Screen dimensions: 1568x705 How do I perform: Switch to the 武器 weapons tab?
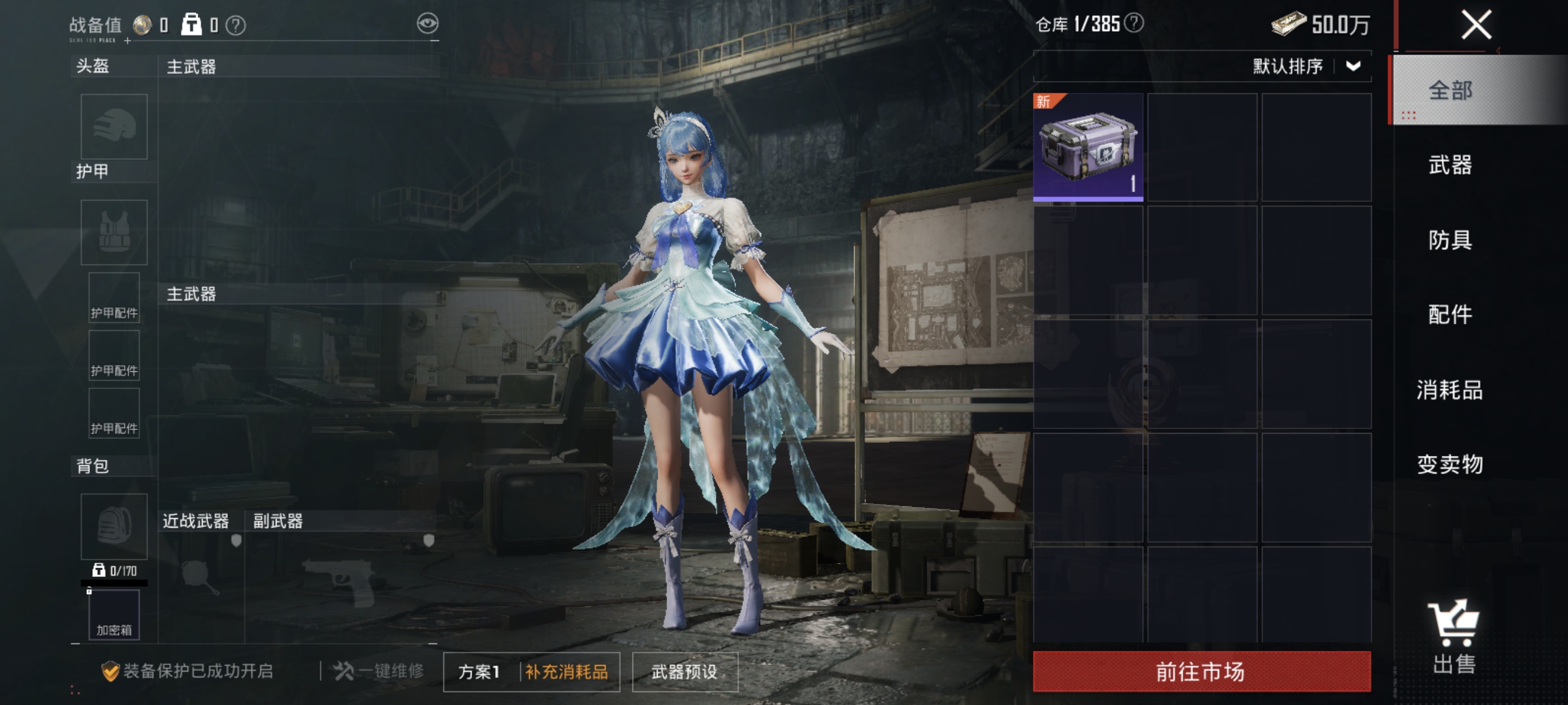pyautogui.click(x=1449, y=165)
